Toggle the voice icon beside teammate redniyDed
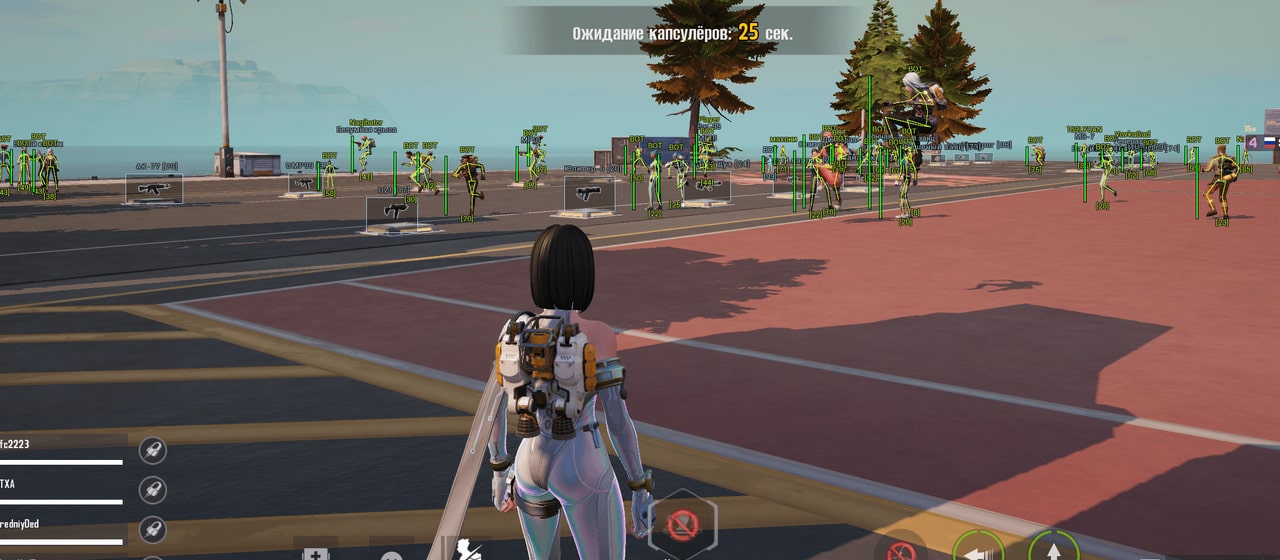The width and height of the screenshot is (1280, 560). [152, 527]
